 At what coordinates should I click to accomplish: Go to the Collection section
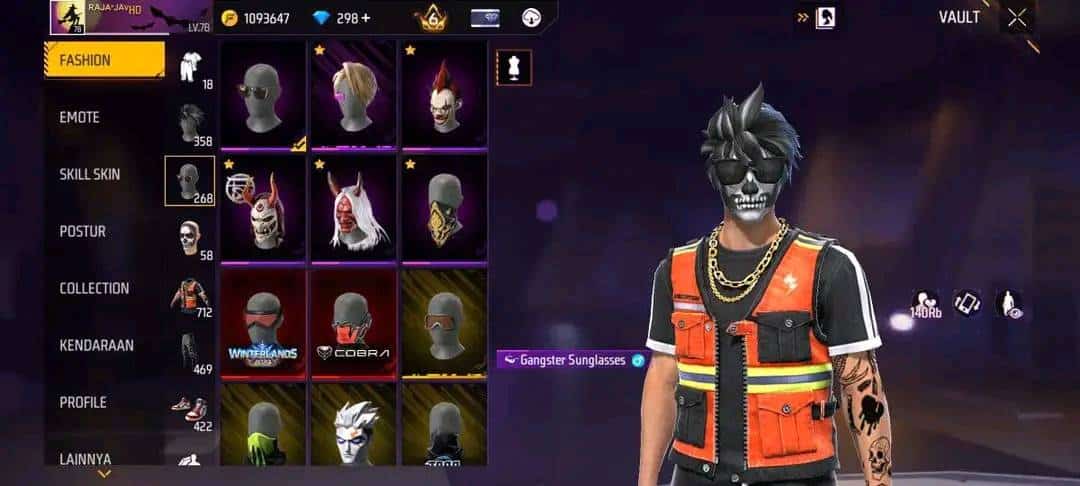coord(94,288)
